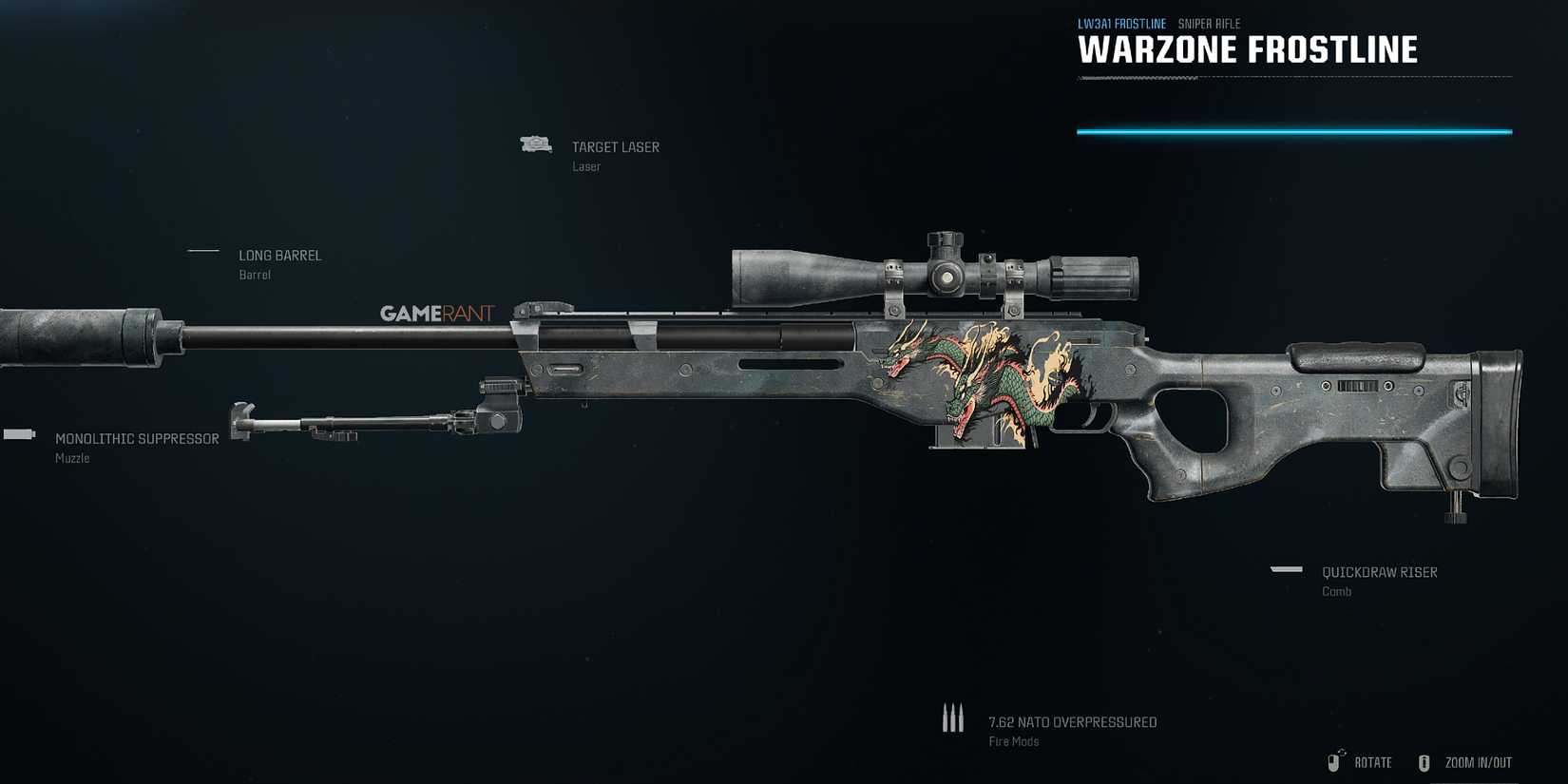The height and width of the screenshot is (784, 1568).
Task: Select the Long Barrel slot marker icon
Action: (x=202, y=251)
